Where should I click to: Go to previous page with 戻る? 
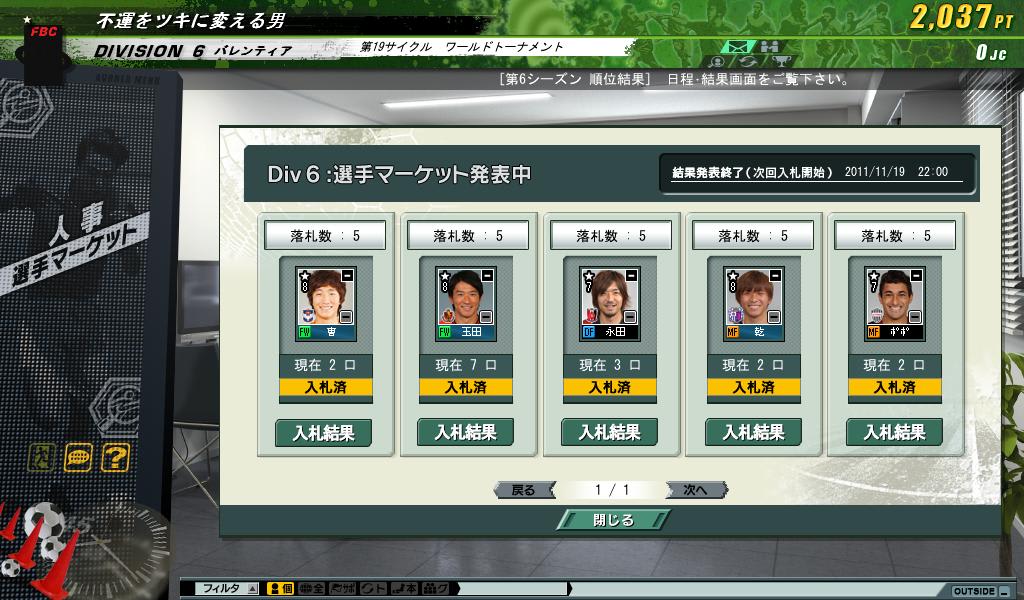click(x=524, y=490)
